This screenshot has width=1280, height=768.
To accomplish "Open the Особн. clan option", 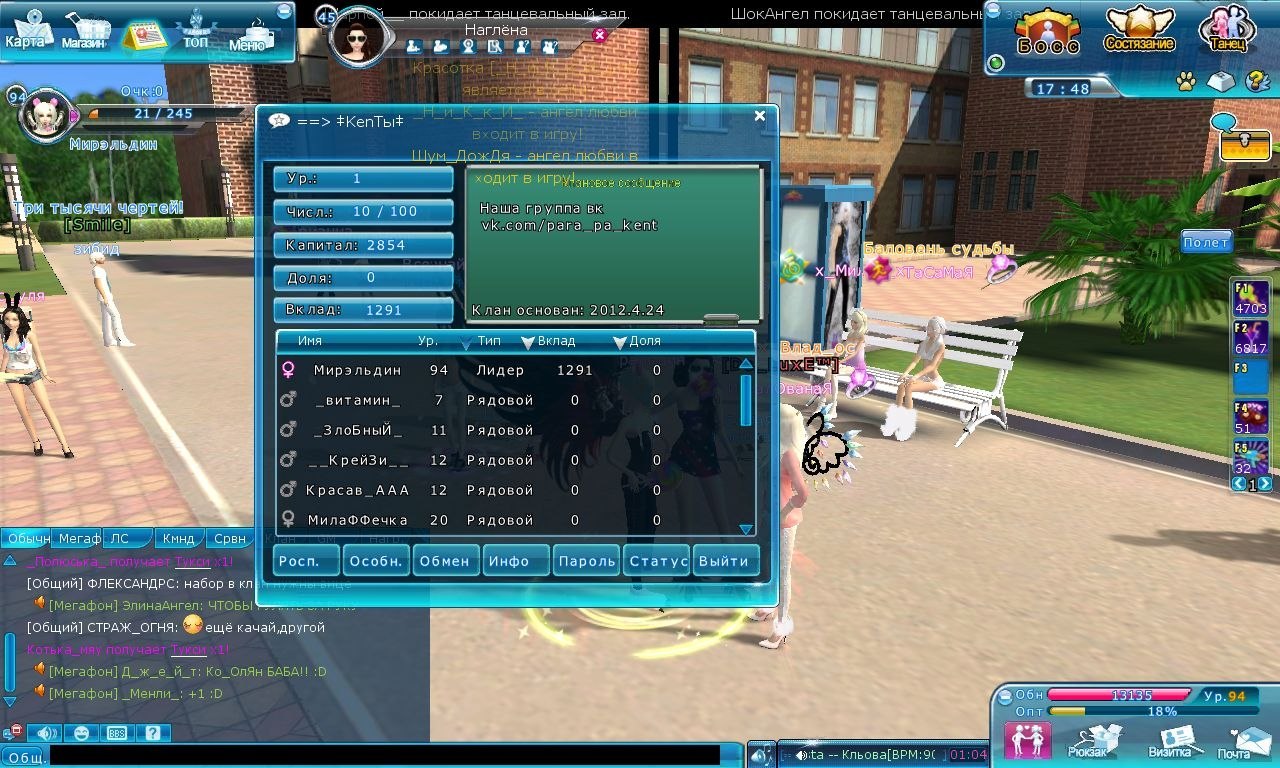I will pyautogui.click(x=377, y=561).
